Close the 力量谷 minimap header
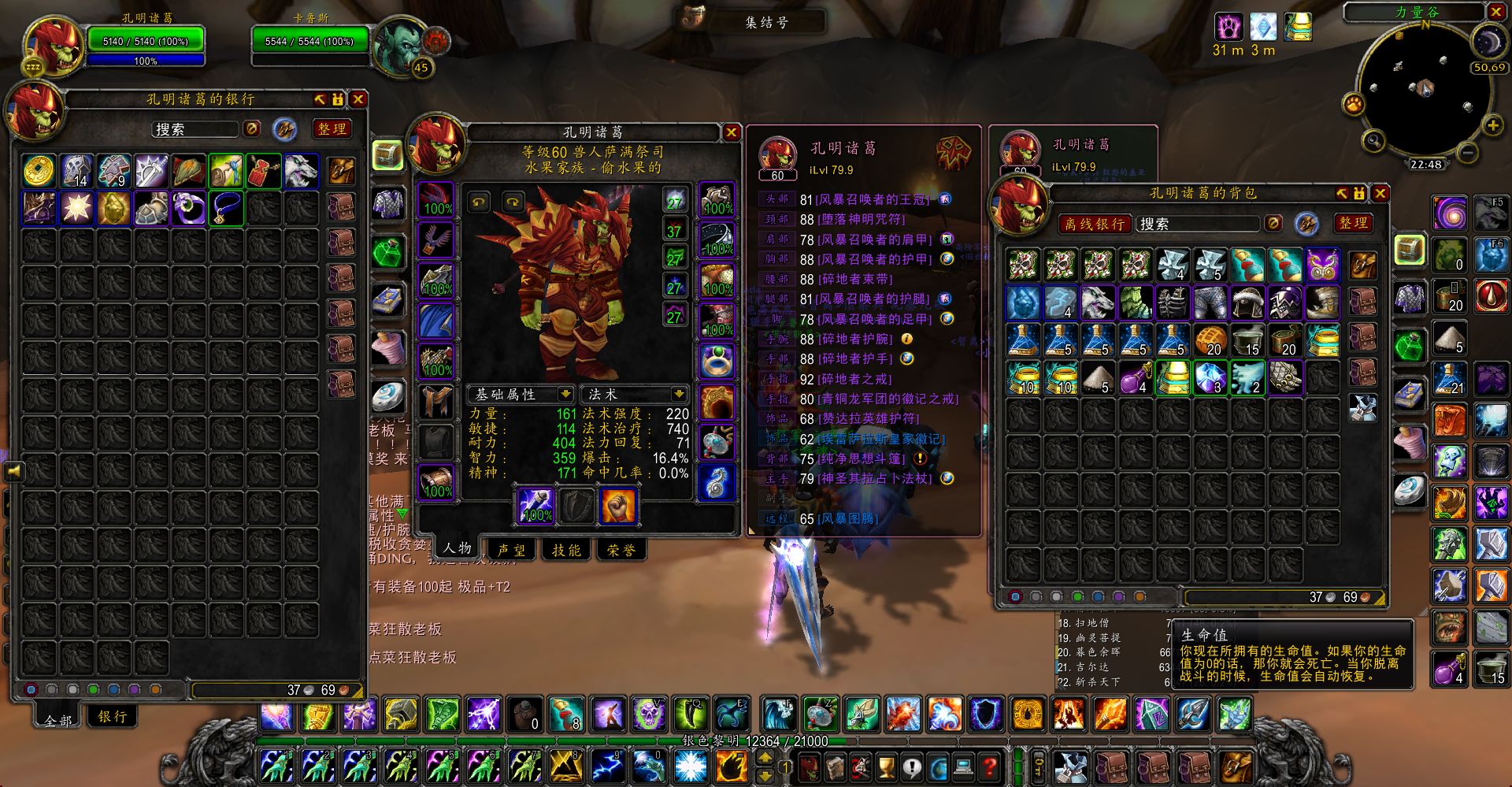 [1496, 12]
